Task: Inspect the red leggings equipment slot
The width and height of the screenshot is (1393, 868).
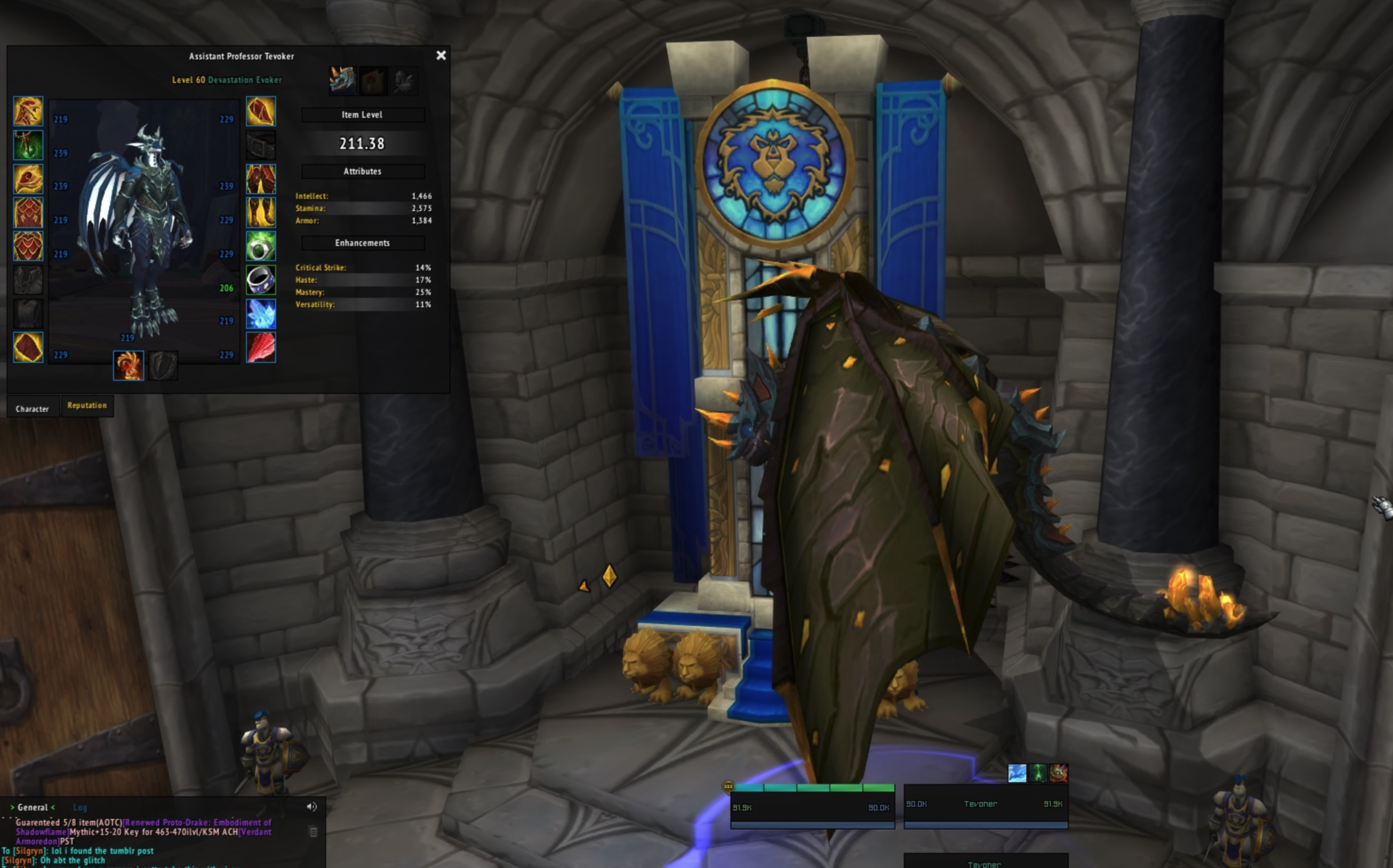Action: coord(261,179)
